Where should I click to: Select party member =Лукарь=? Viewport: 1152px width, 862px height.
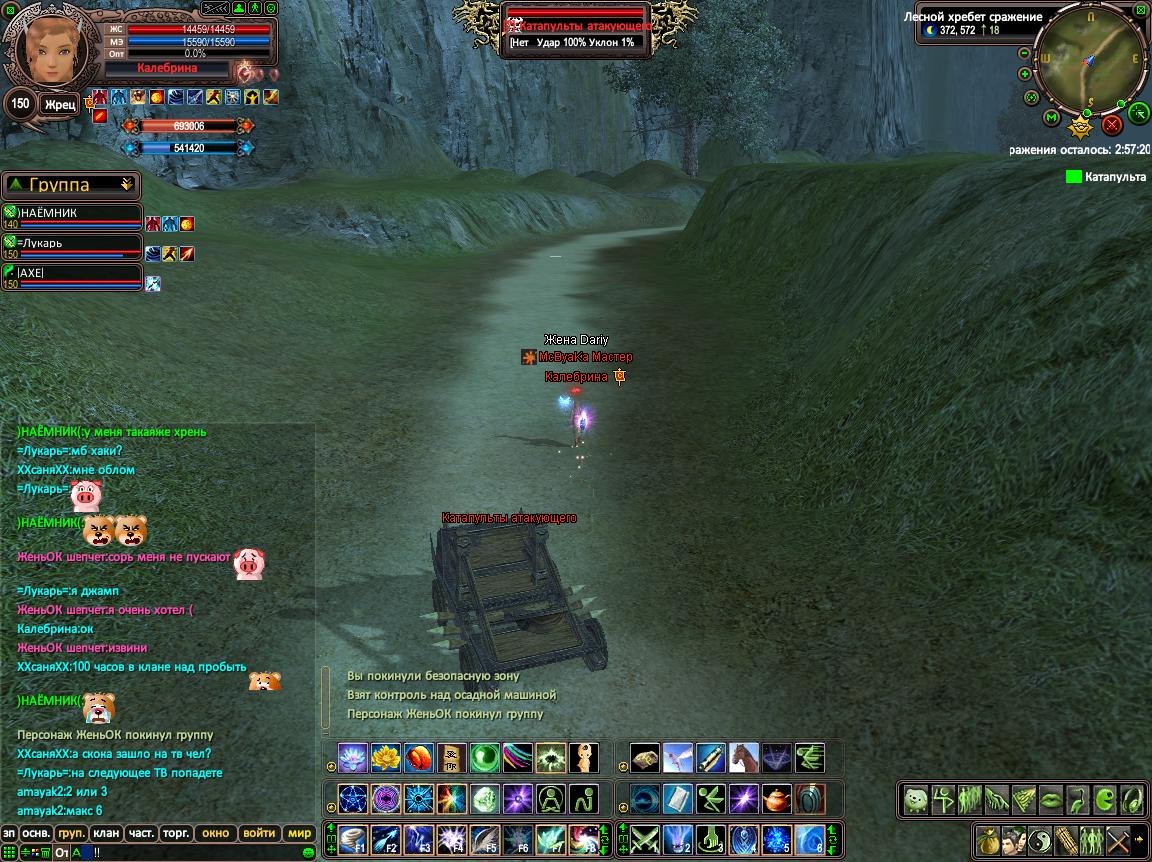click(x=70, y=243)
